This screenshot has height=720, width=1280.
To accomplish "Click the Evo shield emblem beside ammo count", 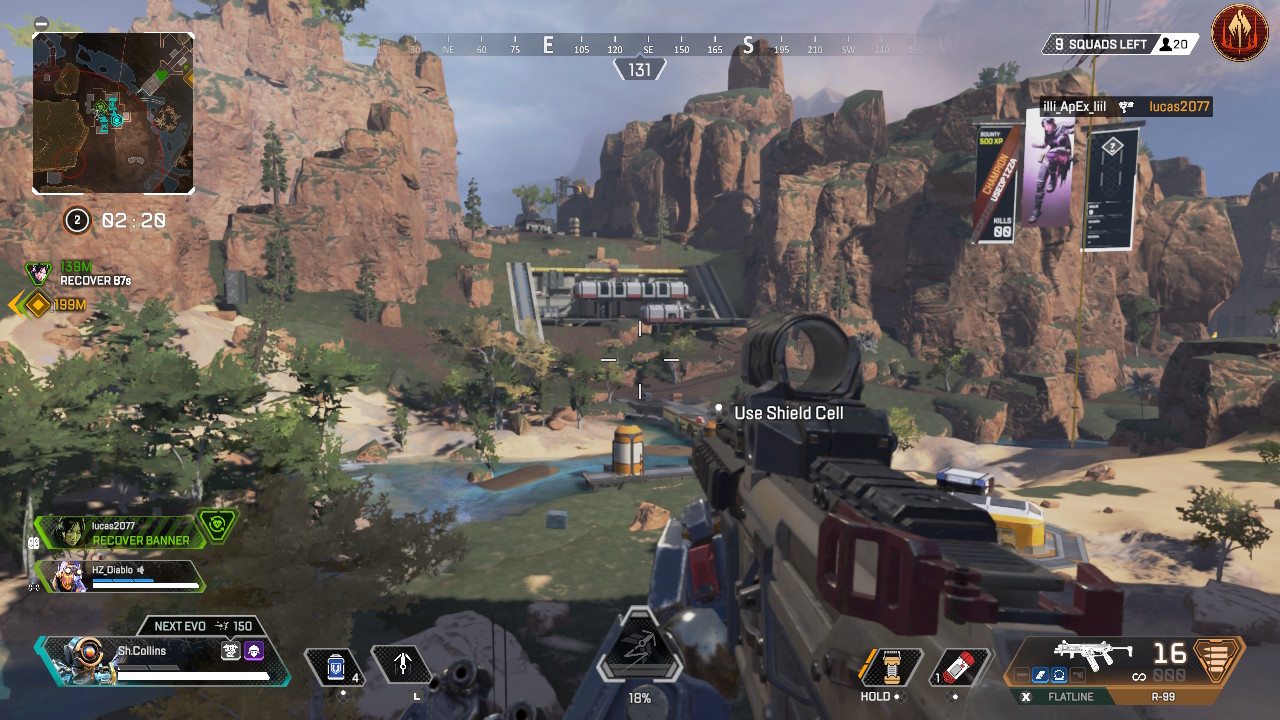I will tap(1216, 662).
